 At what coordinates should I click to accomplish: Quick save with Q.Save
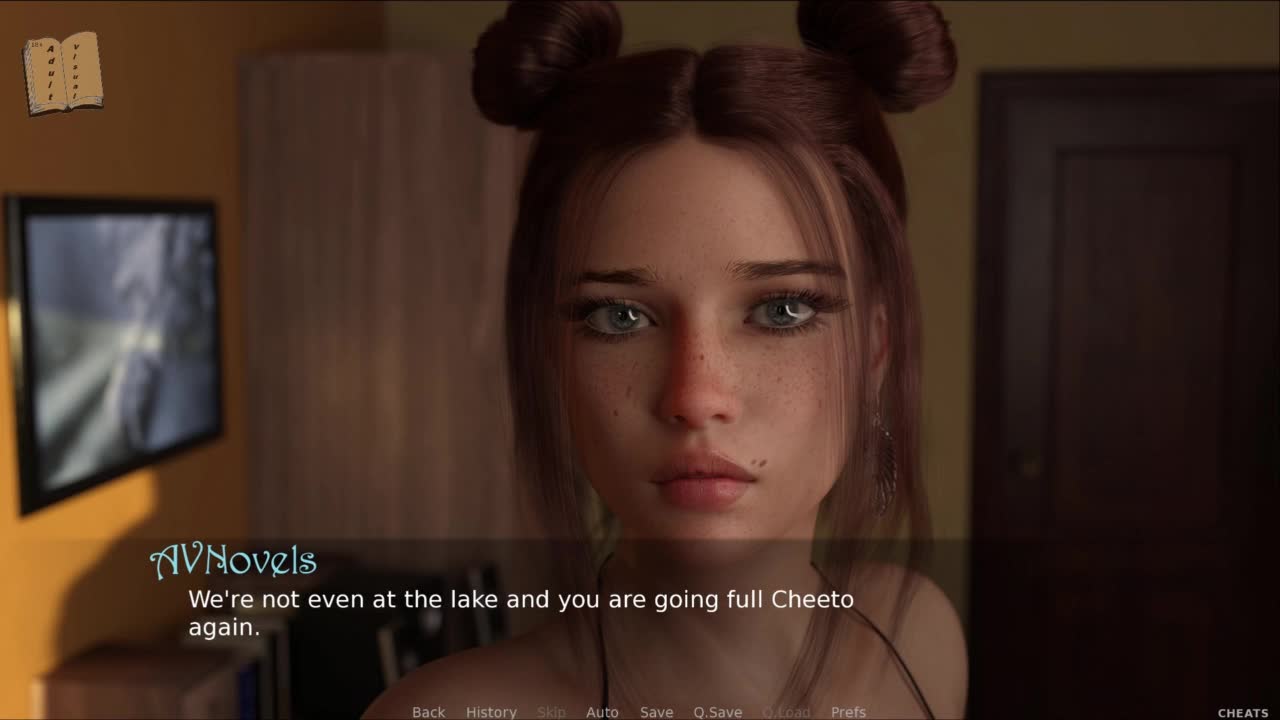pyautogui.click(x=717, y=712)
